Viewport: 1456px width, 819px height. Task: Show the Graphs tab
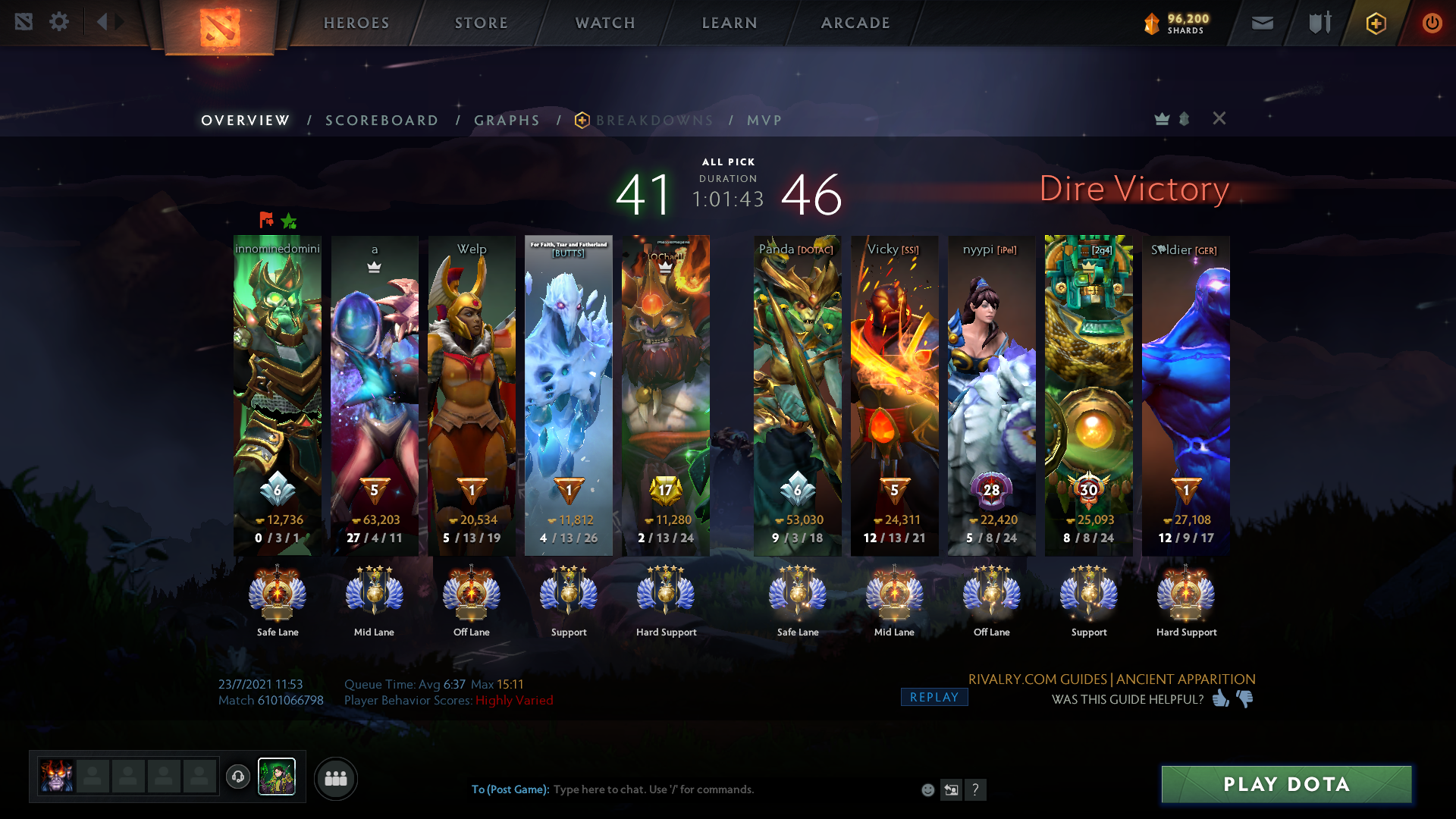(507, 121)
